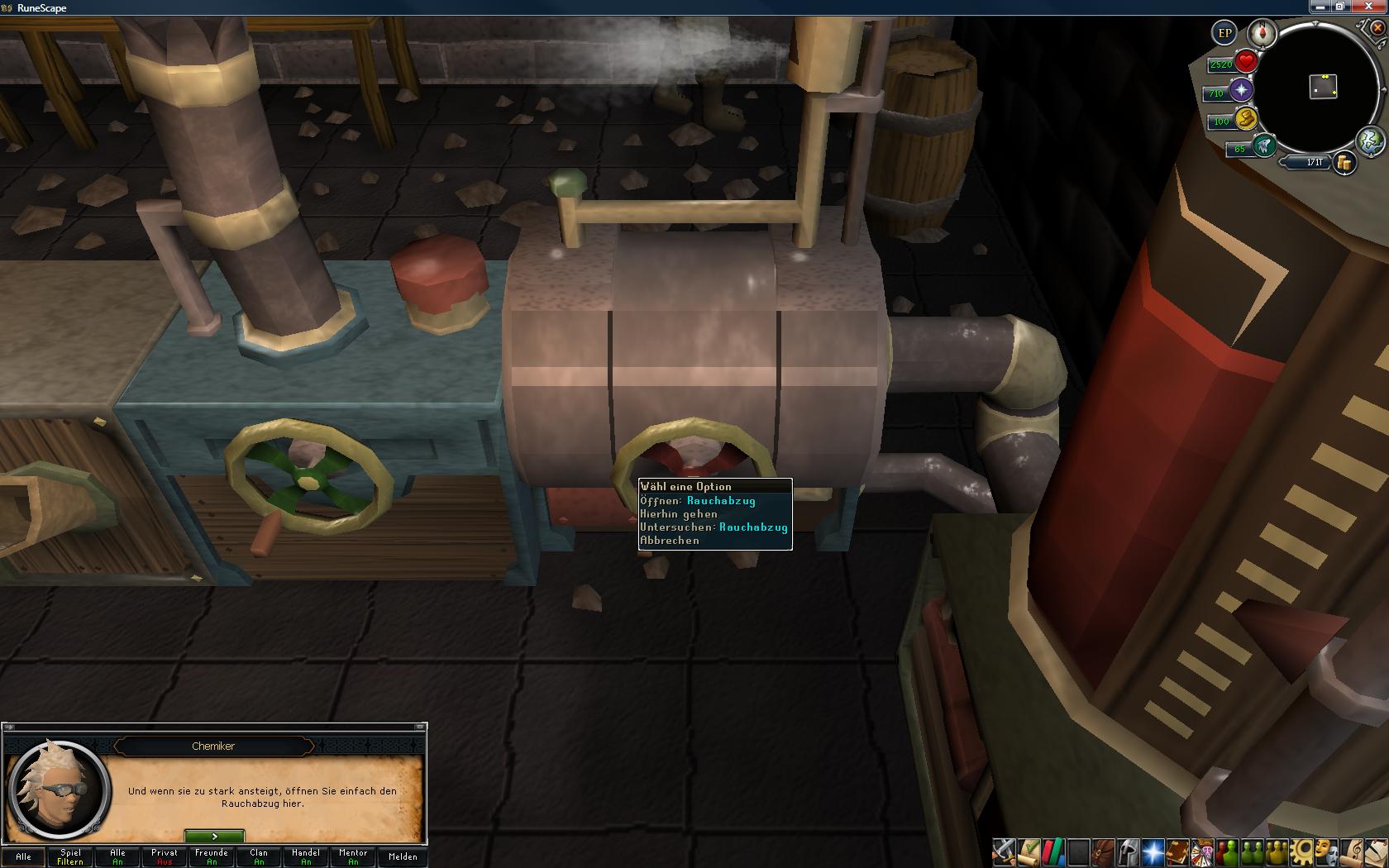Reset camera using the compass icon
The height and width of the screenshot is (868, 1389).
click(x=1262, y=34)
